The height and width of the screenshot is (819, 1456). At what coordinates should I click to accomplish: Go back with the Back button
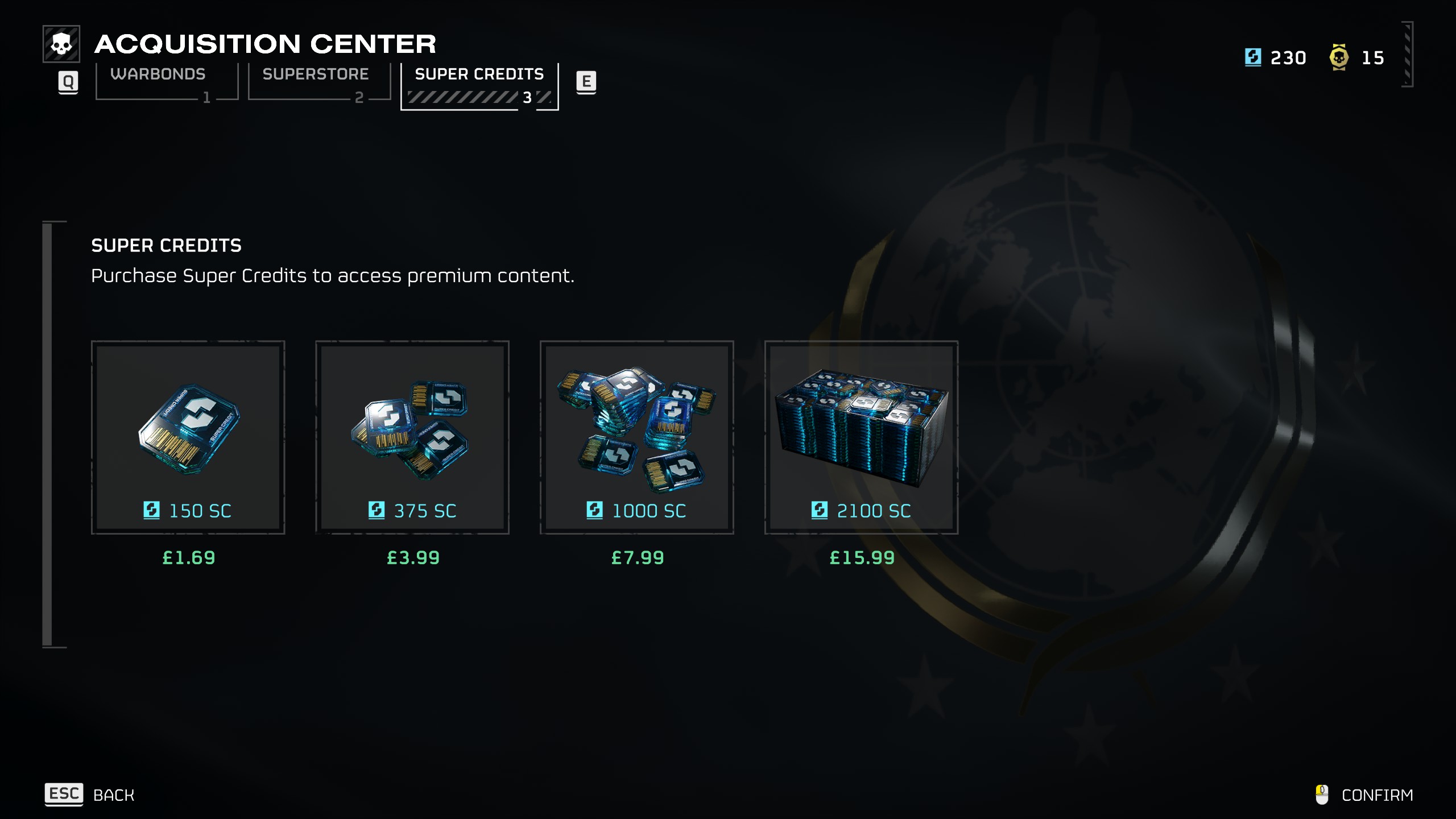pyautogui.click(x=91, y=795)
